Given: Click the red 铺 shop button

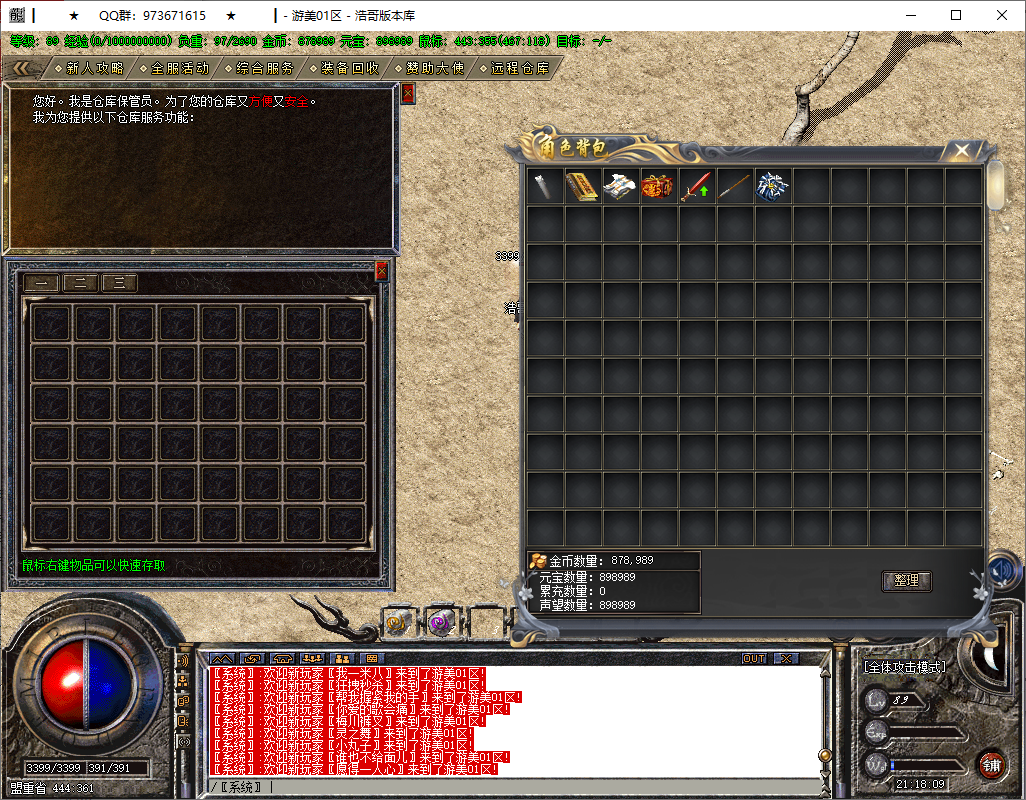Looking at the screenshot, I should [990, 765].
